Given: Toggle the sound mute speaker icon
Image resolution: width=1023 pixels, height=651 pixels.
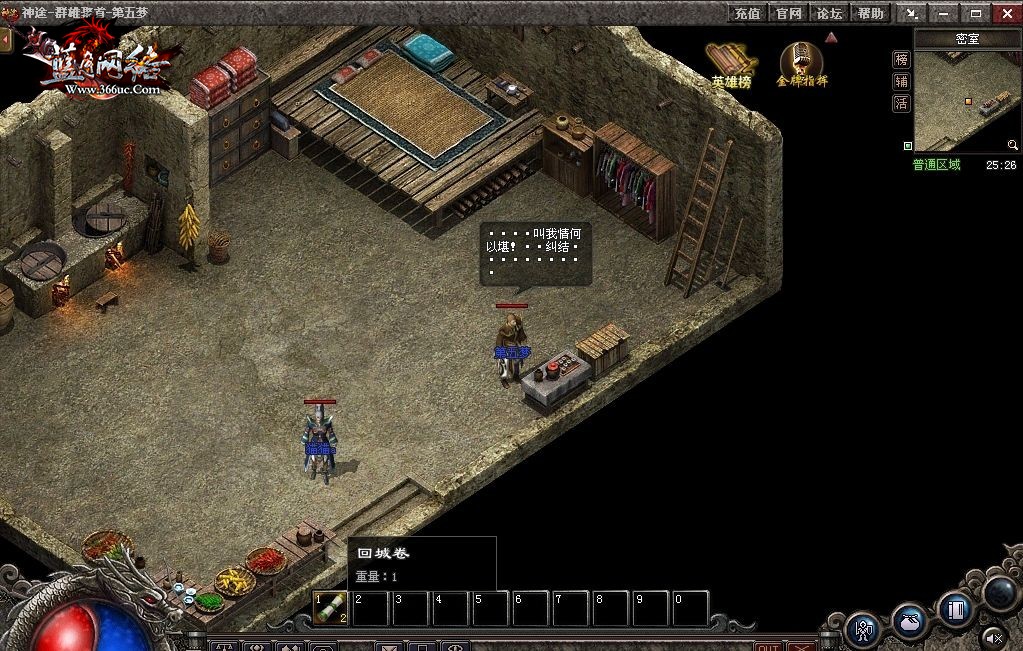Looking at the screenshot, I should pos(993,636).
